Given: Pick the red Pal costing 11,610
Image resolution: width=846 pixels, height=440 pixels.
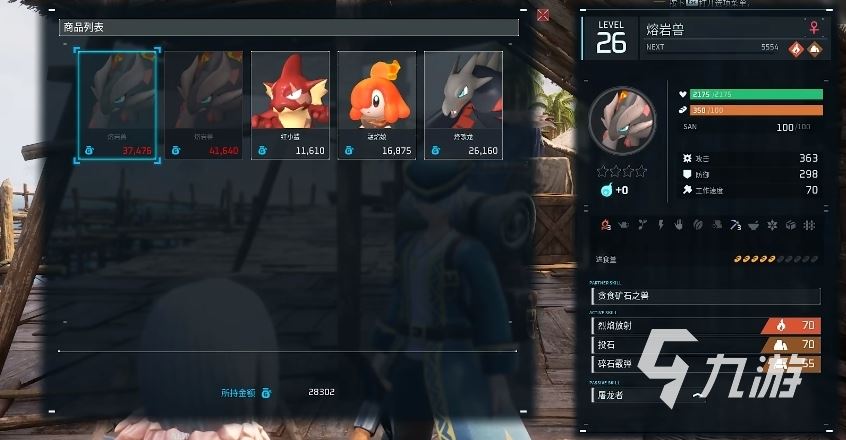Looking at the screenshot, I should 289,105.
